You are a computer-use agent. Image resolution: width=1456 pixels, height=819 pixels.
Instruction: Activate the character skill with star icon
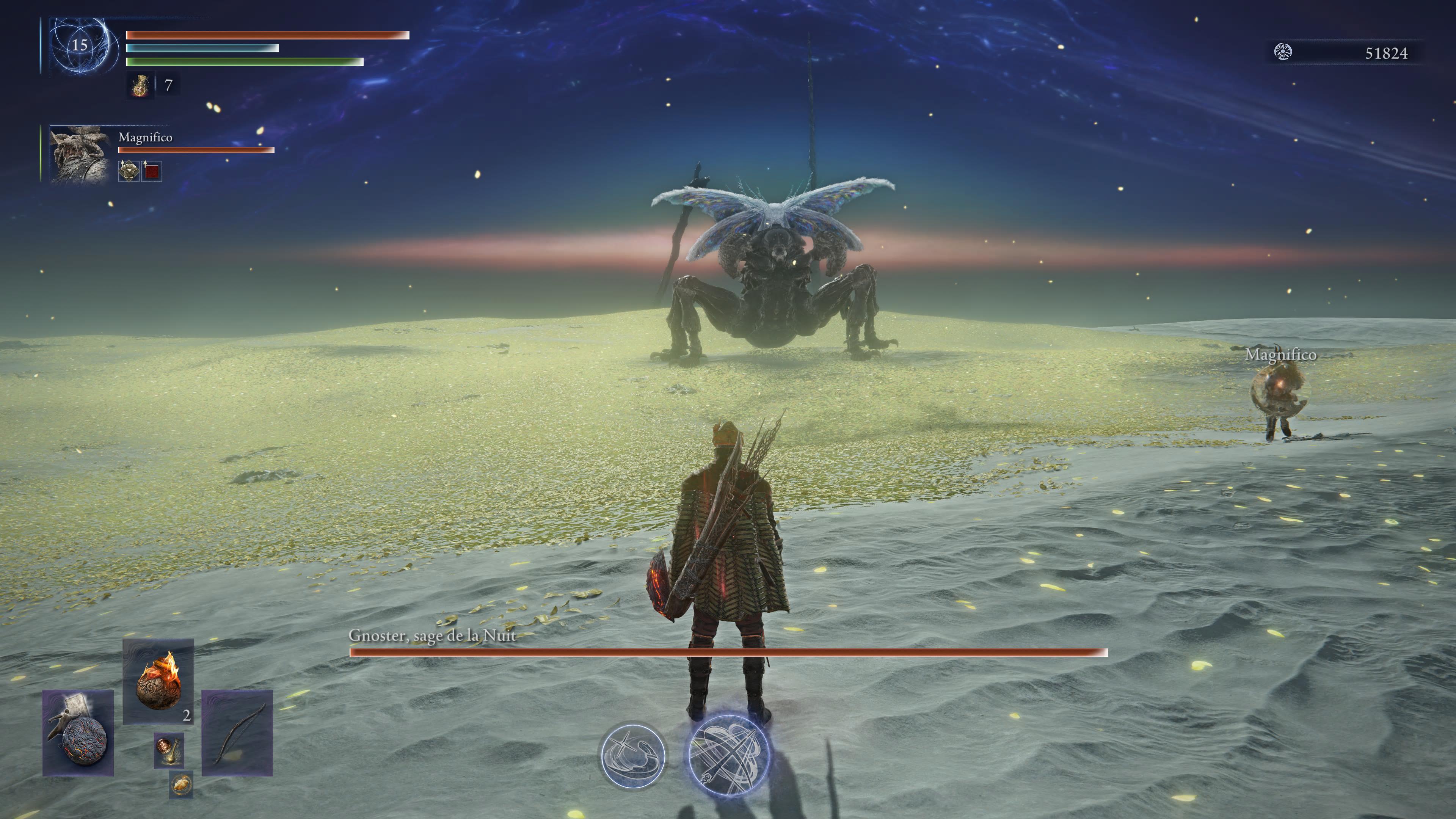633,756
